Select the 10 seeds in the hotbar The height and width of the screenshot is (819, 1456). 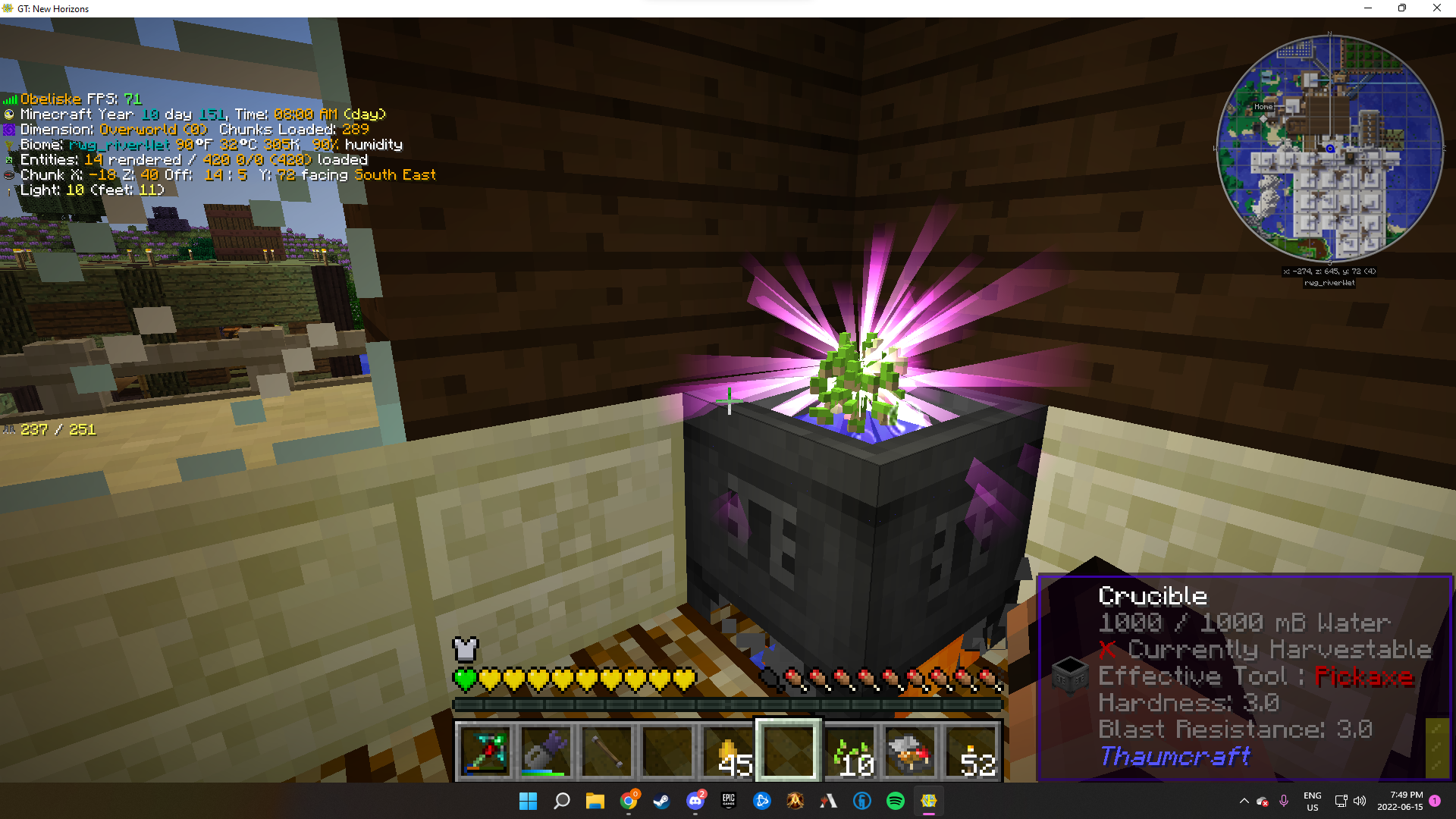(x=849, y=752)
